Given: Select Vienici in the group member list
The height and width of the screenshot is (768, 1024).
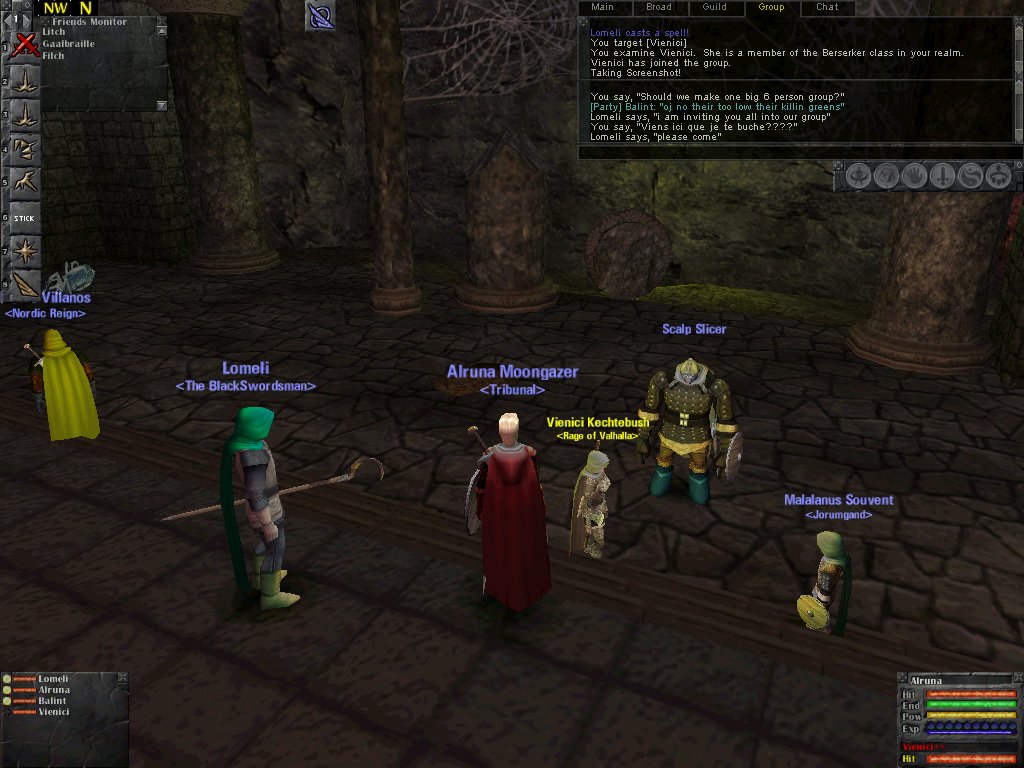Looking at the screenshot, I should pos(54,712).
